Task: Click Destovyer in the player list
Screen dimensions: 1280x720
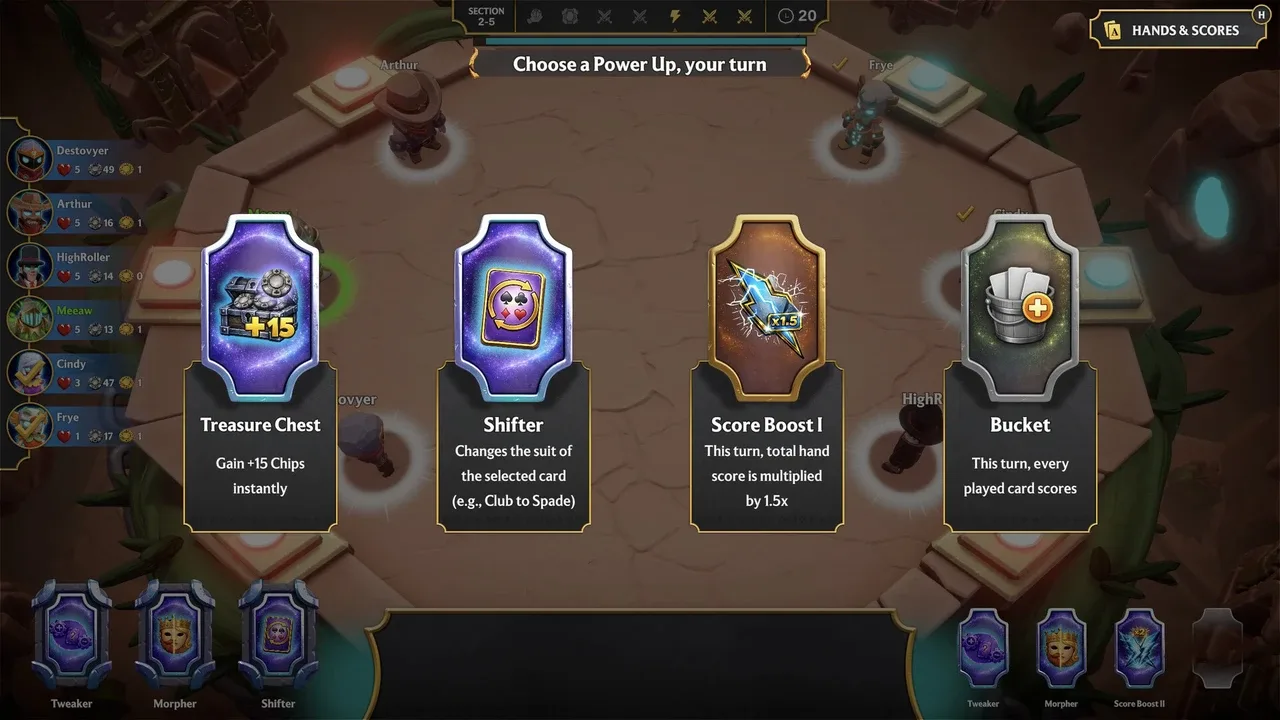Action: pyautogui.click(x=76, y=159)
